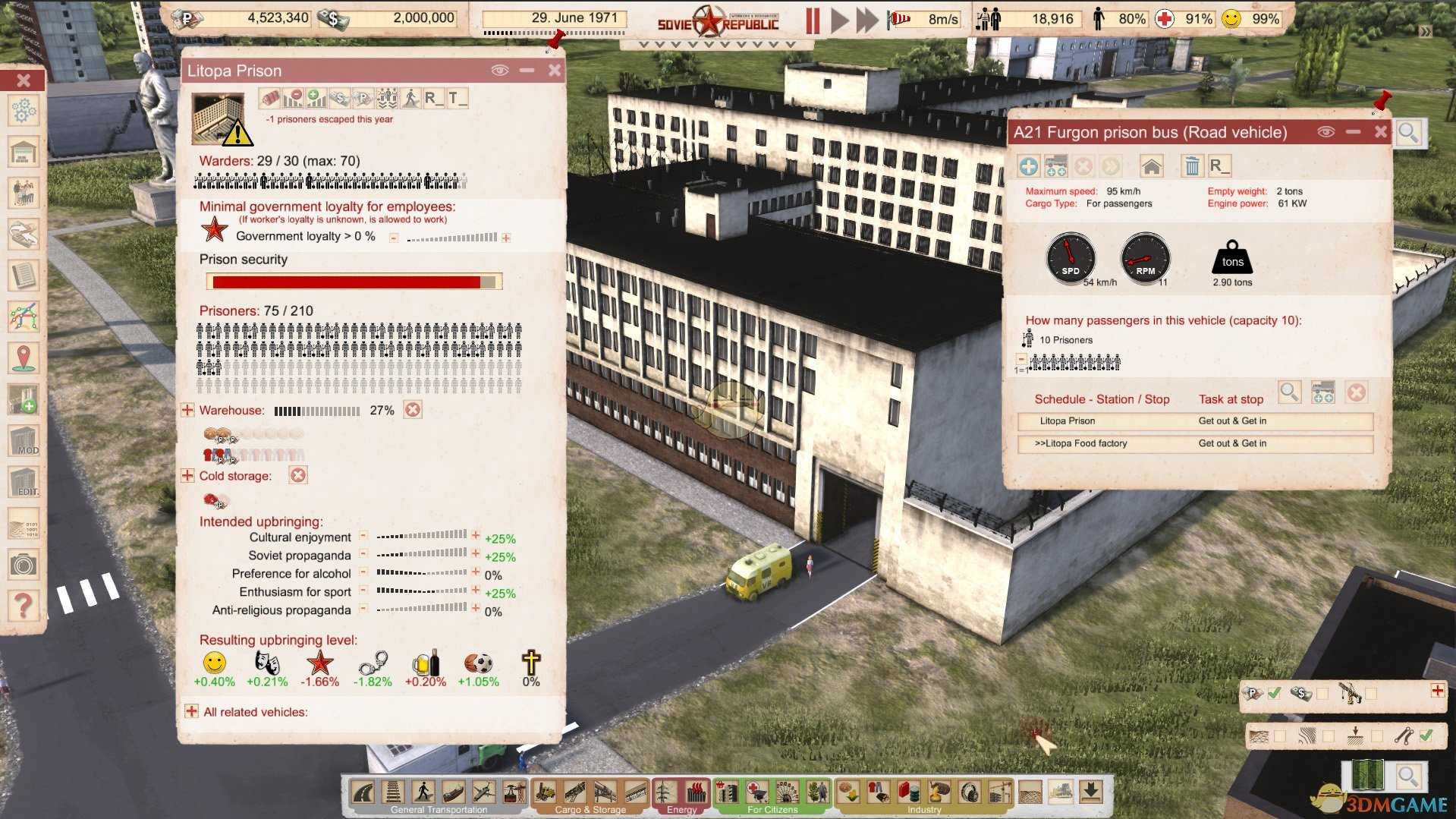Send prison bus home with house icon

tap(1151, 166)
